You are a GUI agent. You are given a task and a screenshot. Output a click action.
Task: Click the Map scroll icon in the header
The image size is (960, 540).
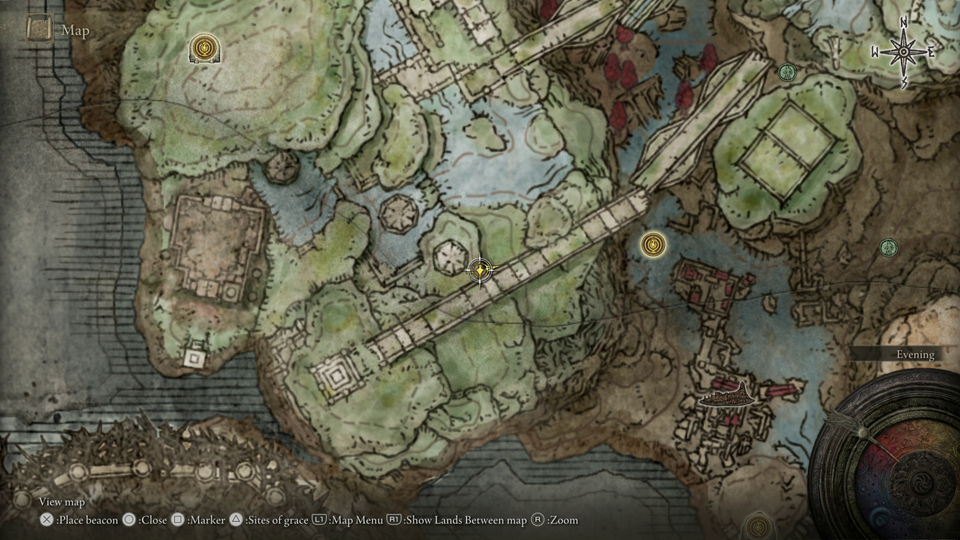tap(40, 30)
